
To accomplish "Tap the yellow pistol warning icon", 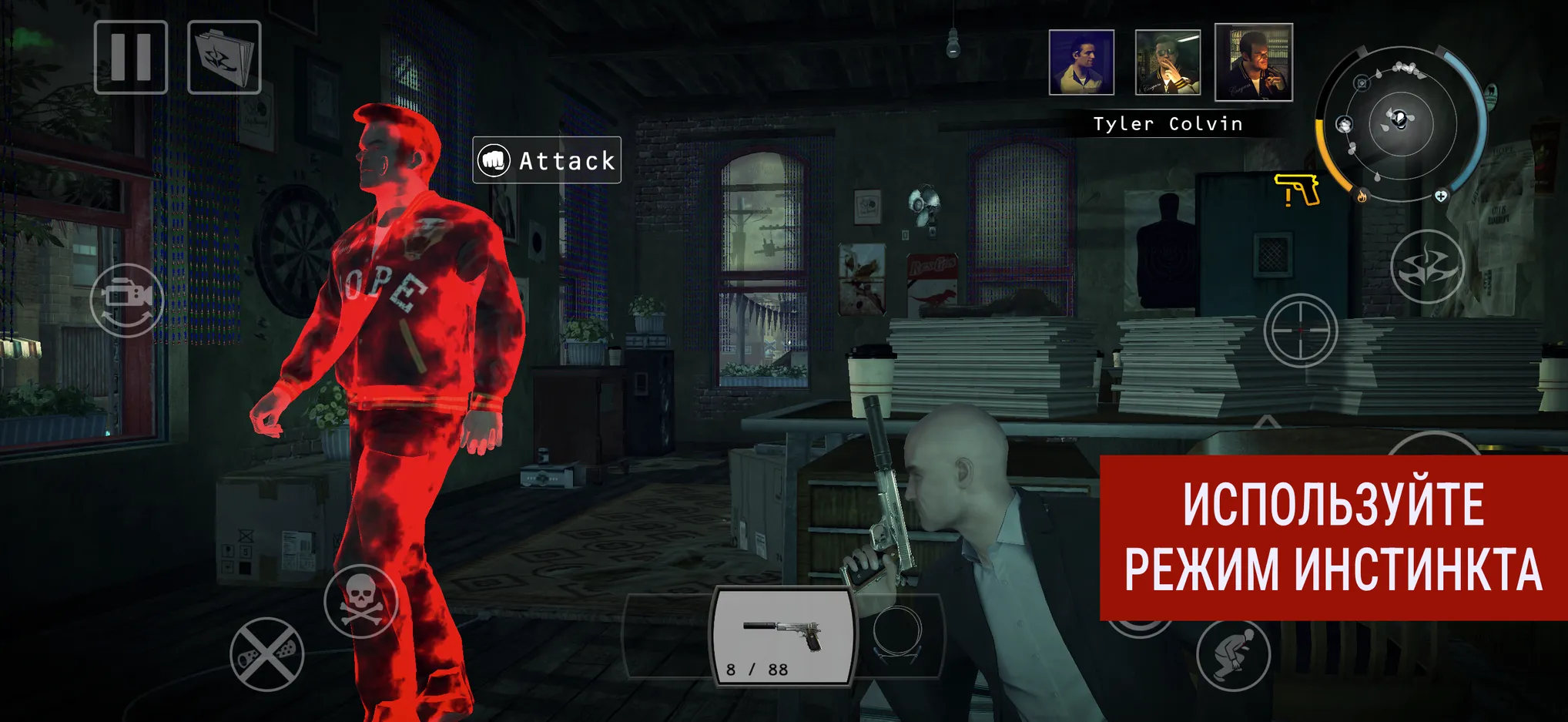I will (x=1298, y=190).
